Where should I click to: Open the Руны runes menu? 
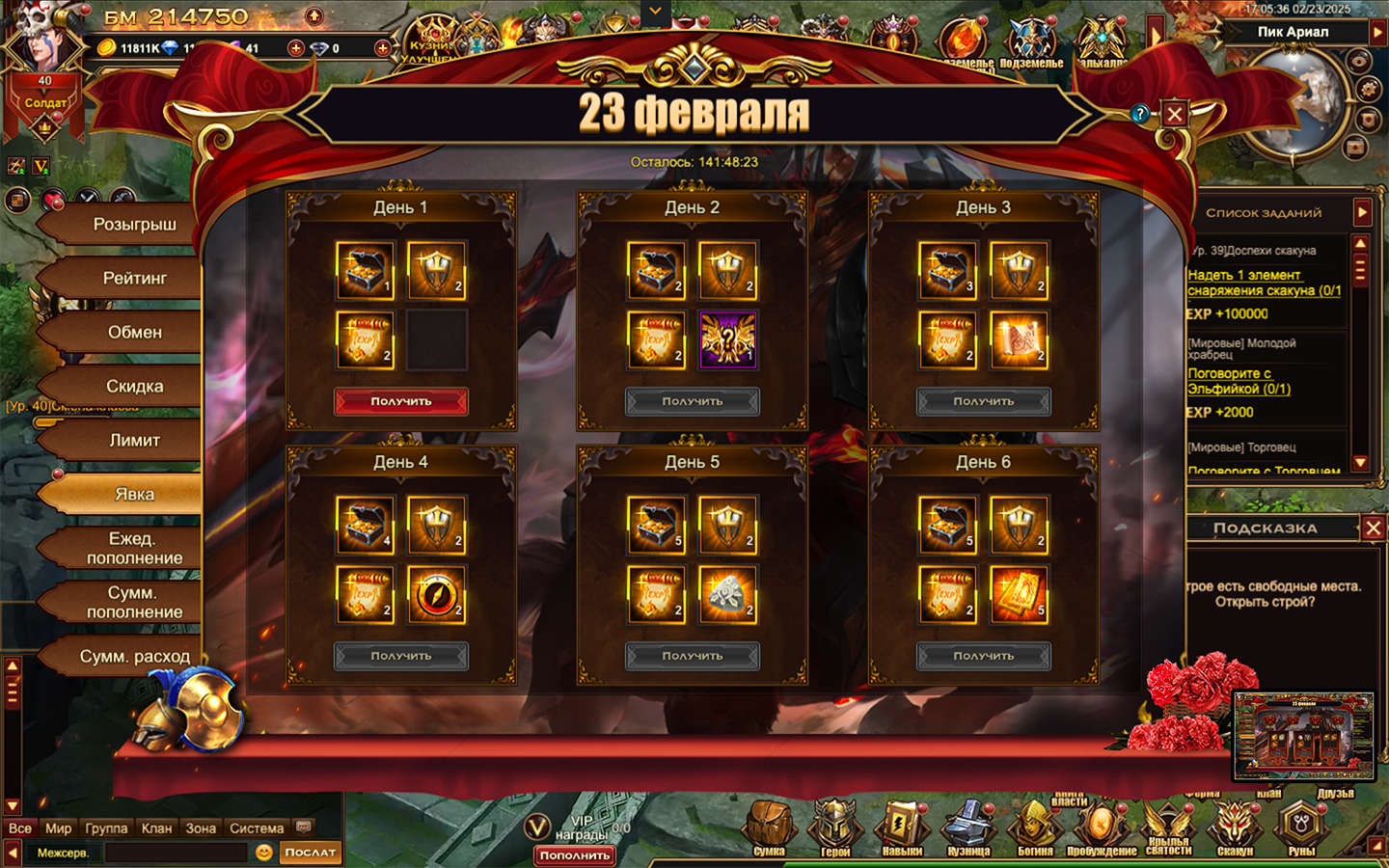coord(1301,827)
